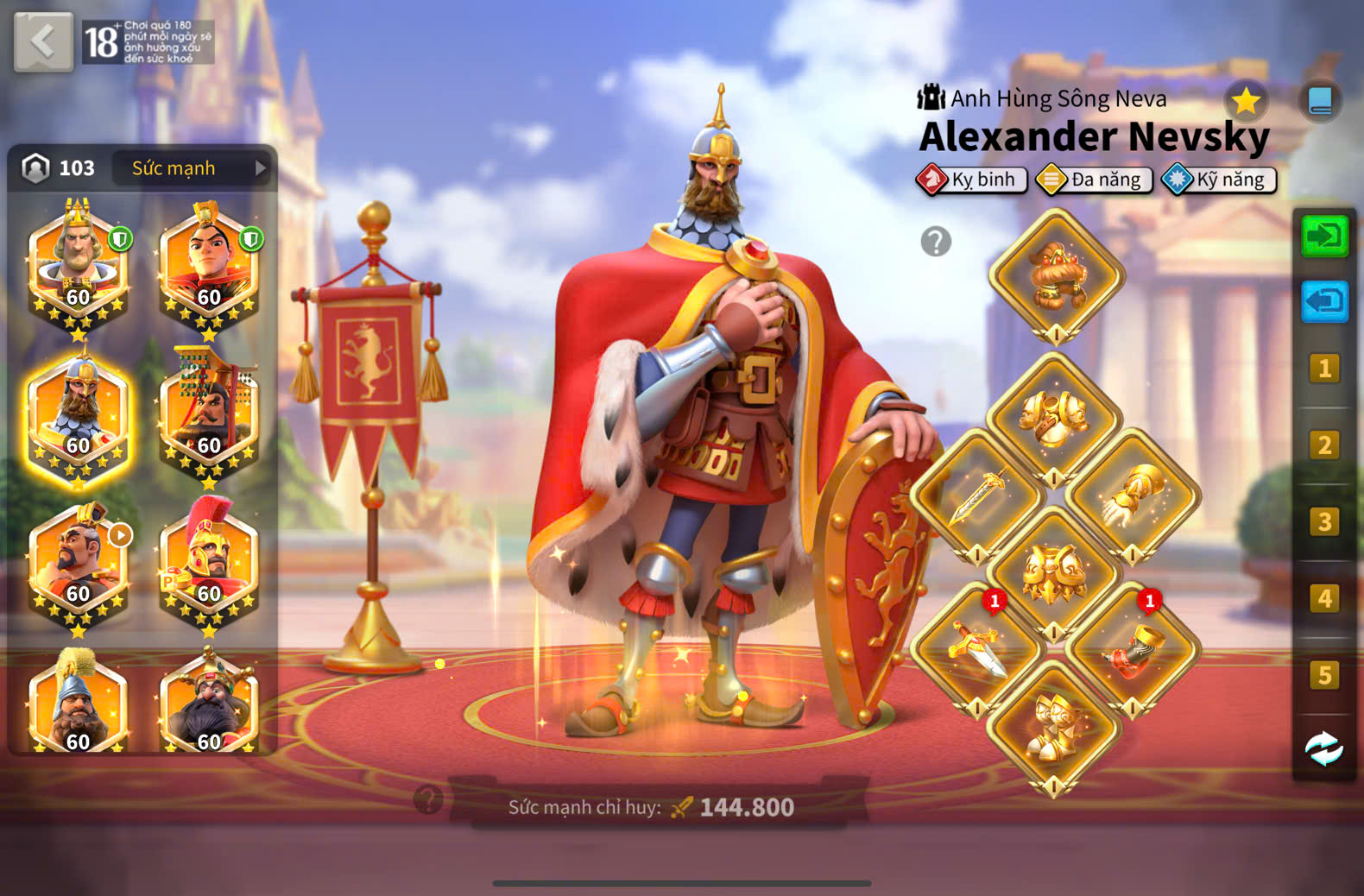1364x896 pixels.
Task: Select the Kỵ binh talent tag
Action: 972,180
